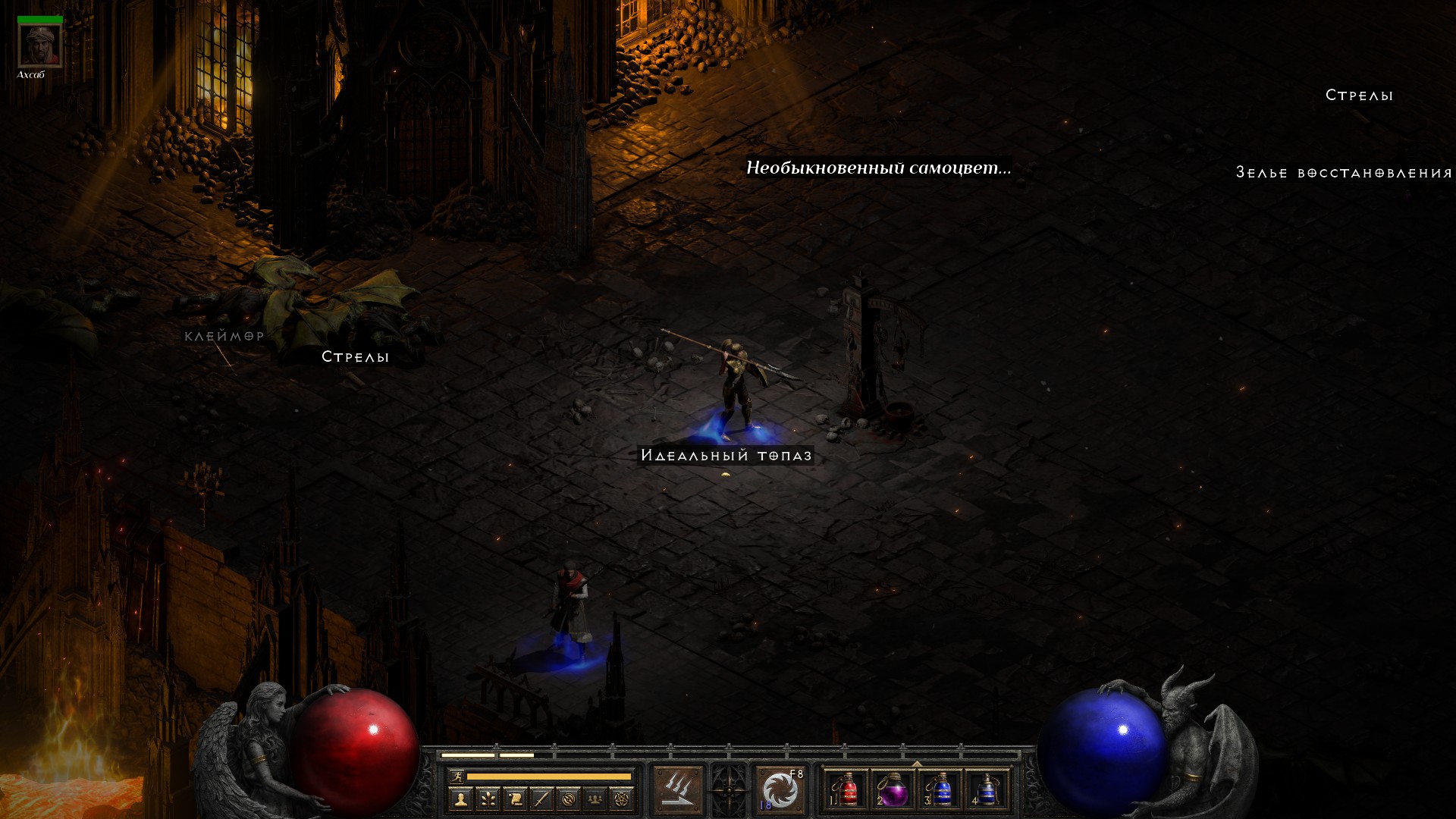Image resolution: width=1456 pixels, height=819 pixels.
Task: Pick up the Клеймор item label
Action: [x=224, y=336]
